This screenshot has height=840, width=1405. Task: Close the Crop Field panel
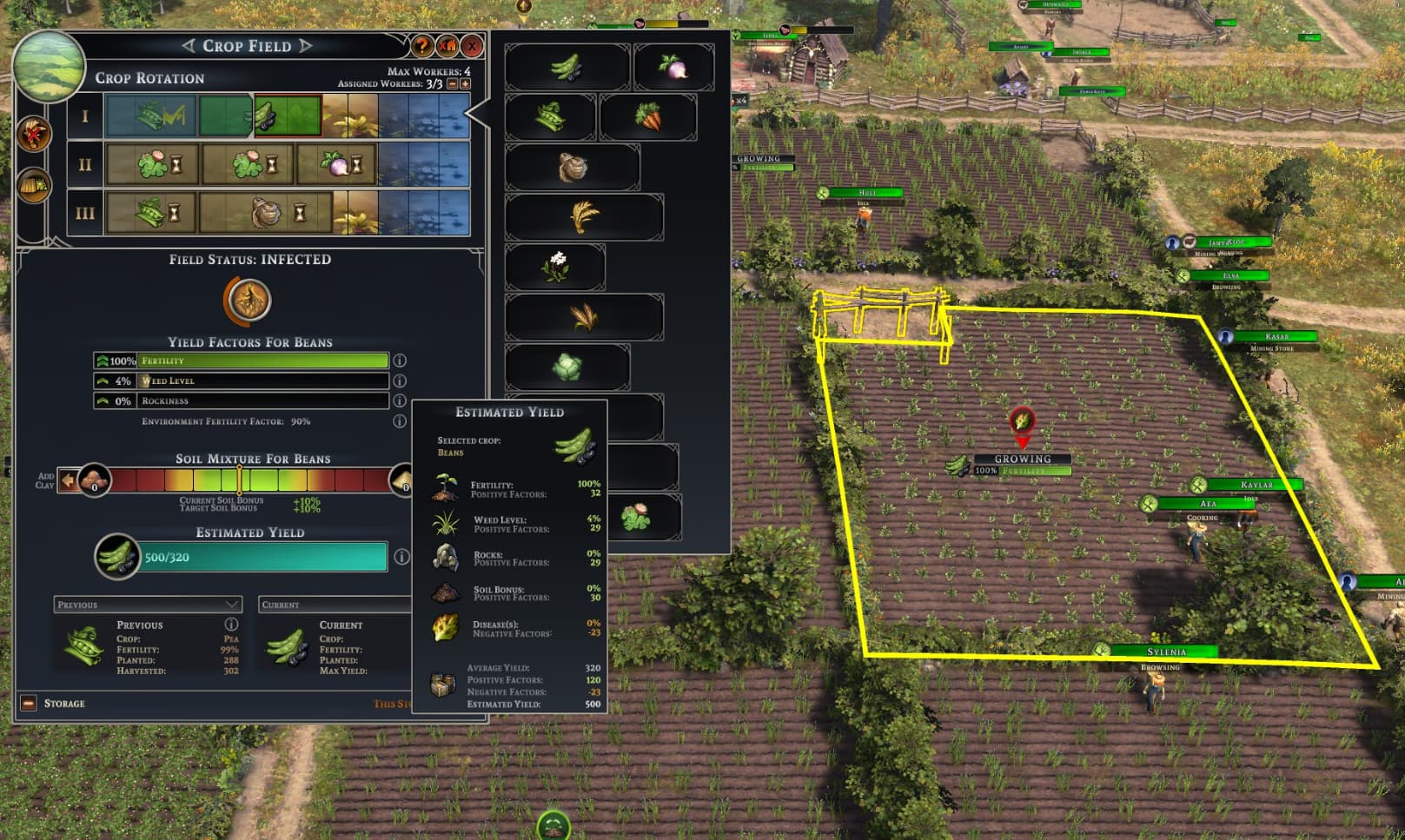(x=472, y=46)
